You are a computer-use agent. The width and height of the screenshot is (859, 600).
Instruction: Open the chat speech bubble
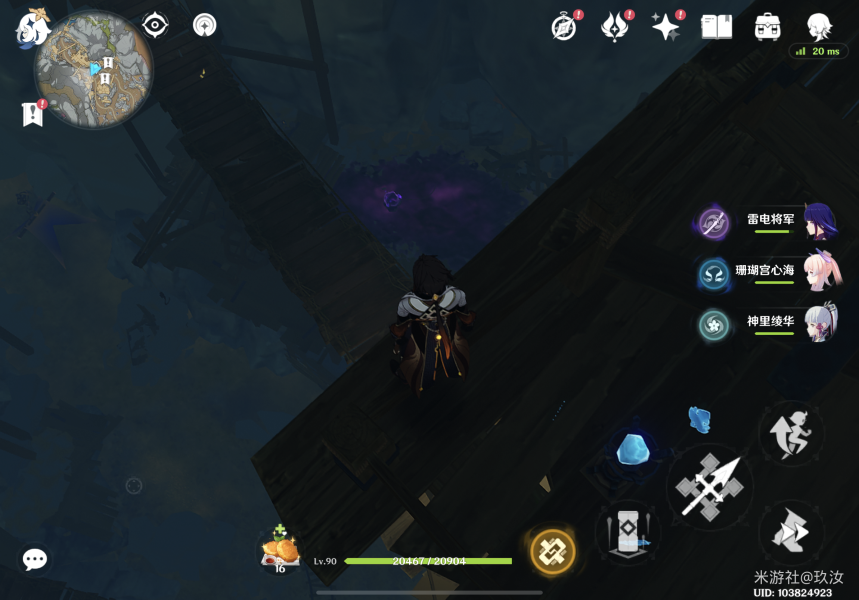pos(35,559)
